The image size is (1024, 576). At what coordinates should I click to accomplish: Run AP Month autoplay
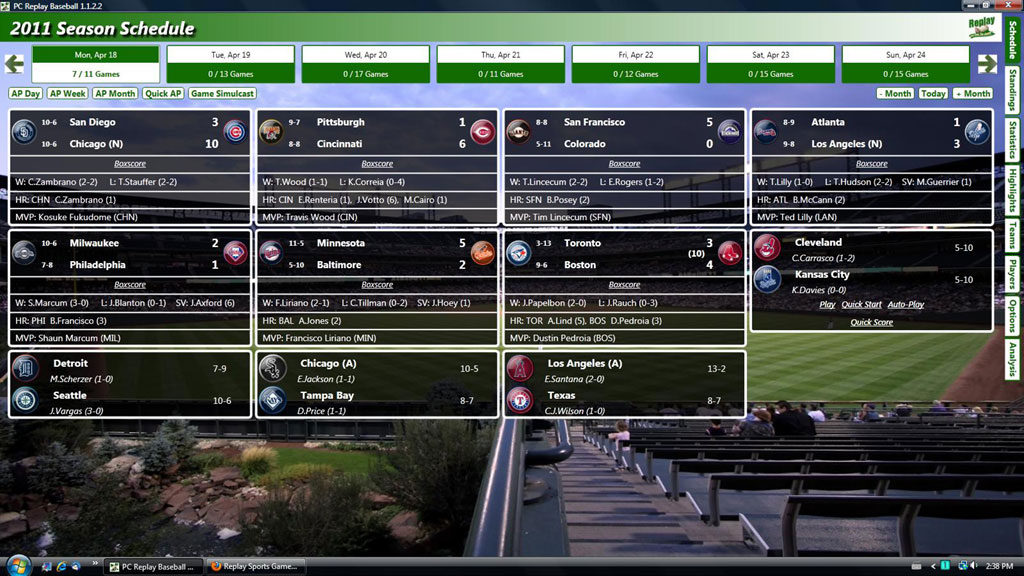(x=115, y=93)
